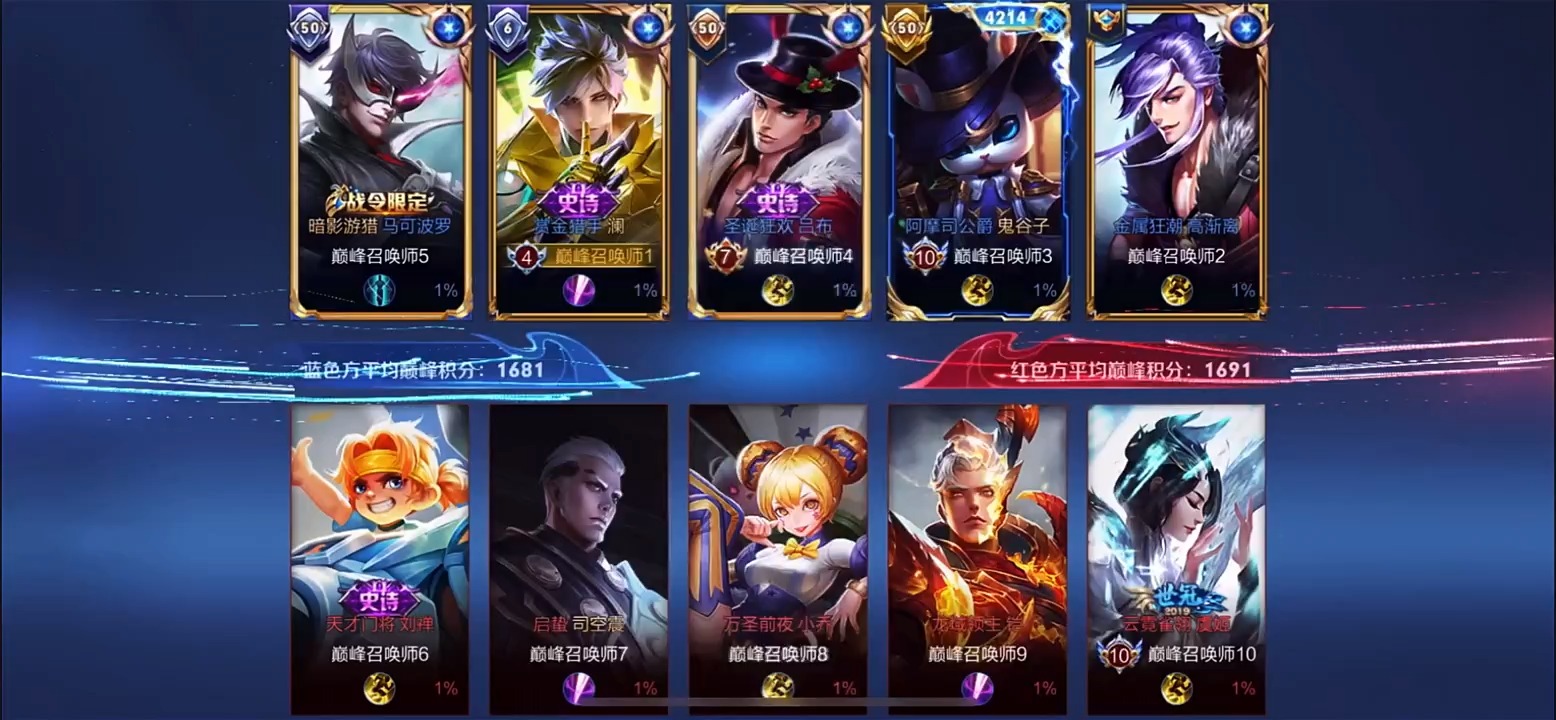
Task: Click the star icon on 高渐离's card
Action: pos(1244,27)
